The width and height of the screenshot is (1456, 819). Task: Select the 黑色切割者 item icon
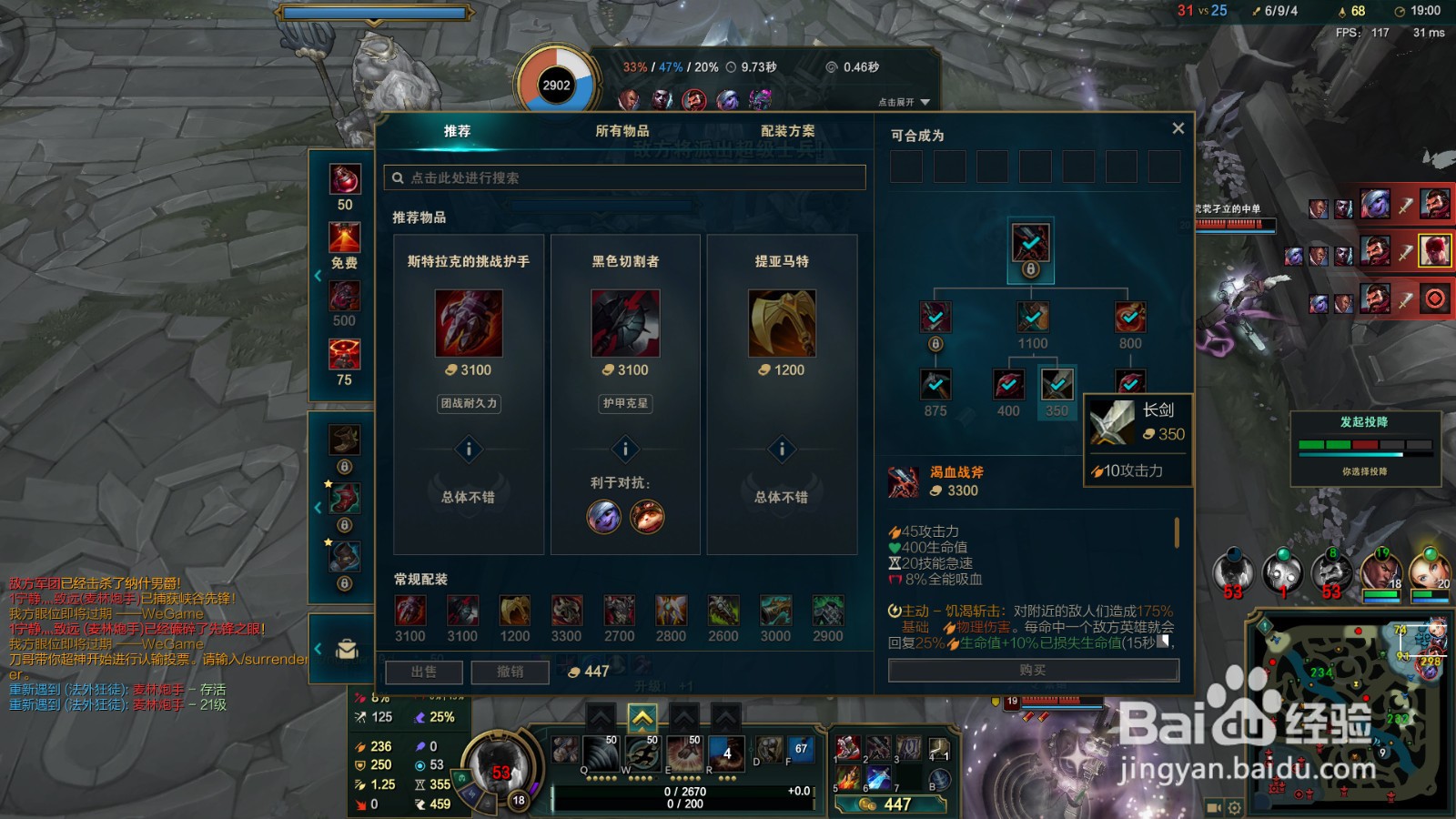(x=624, y=324)
